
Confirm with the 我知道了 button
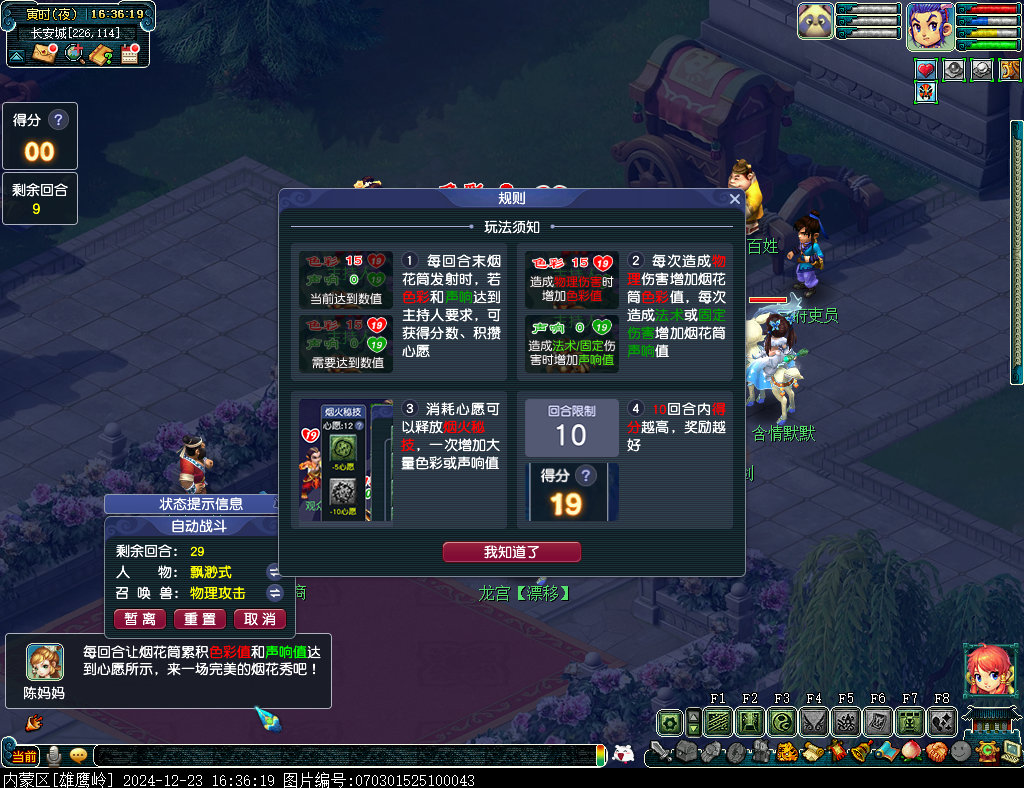pyautogui.click(x=511, y=552)
